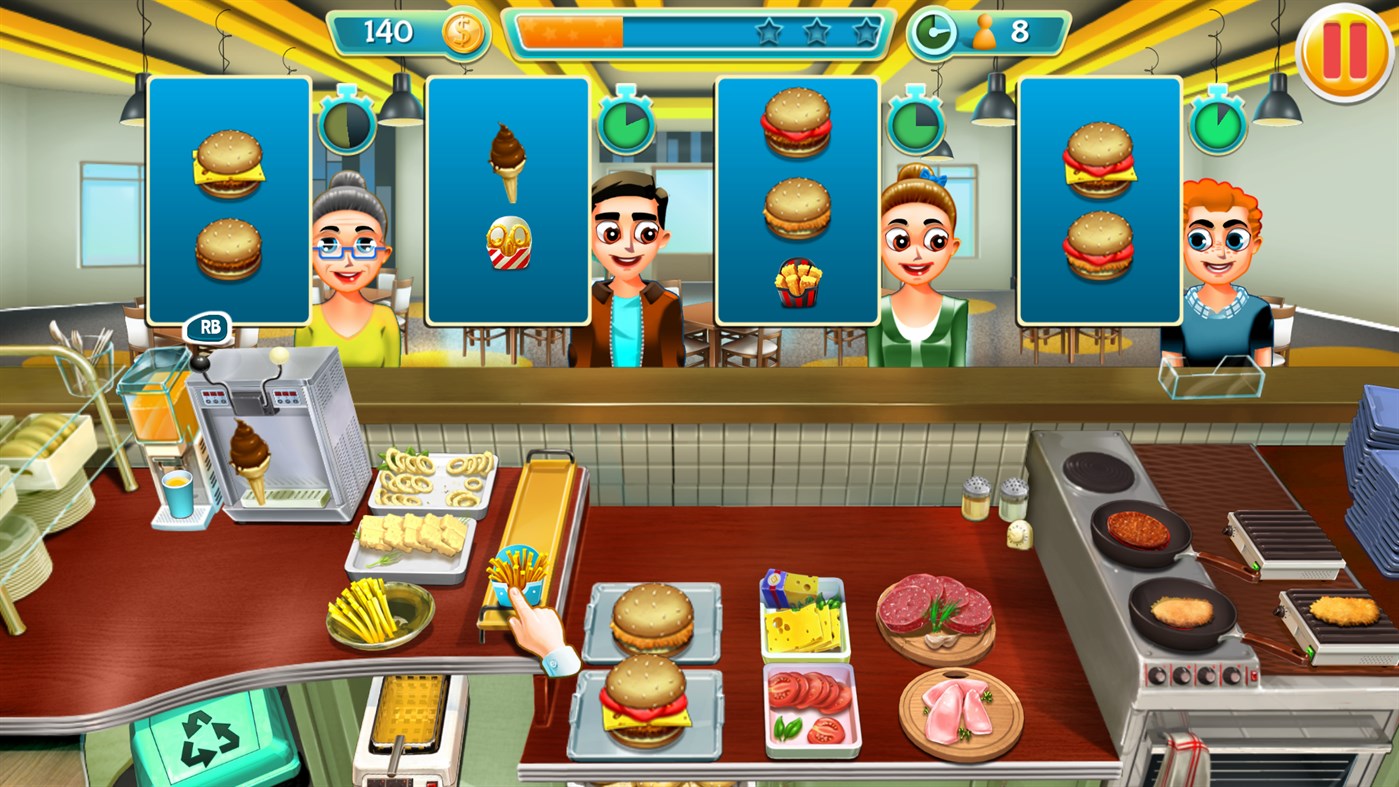Click the RB badge under the first order
This screenshot has width=1399, height=787.
coord(206,327)
